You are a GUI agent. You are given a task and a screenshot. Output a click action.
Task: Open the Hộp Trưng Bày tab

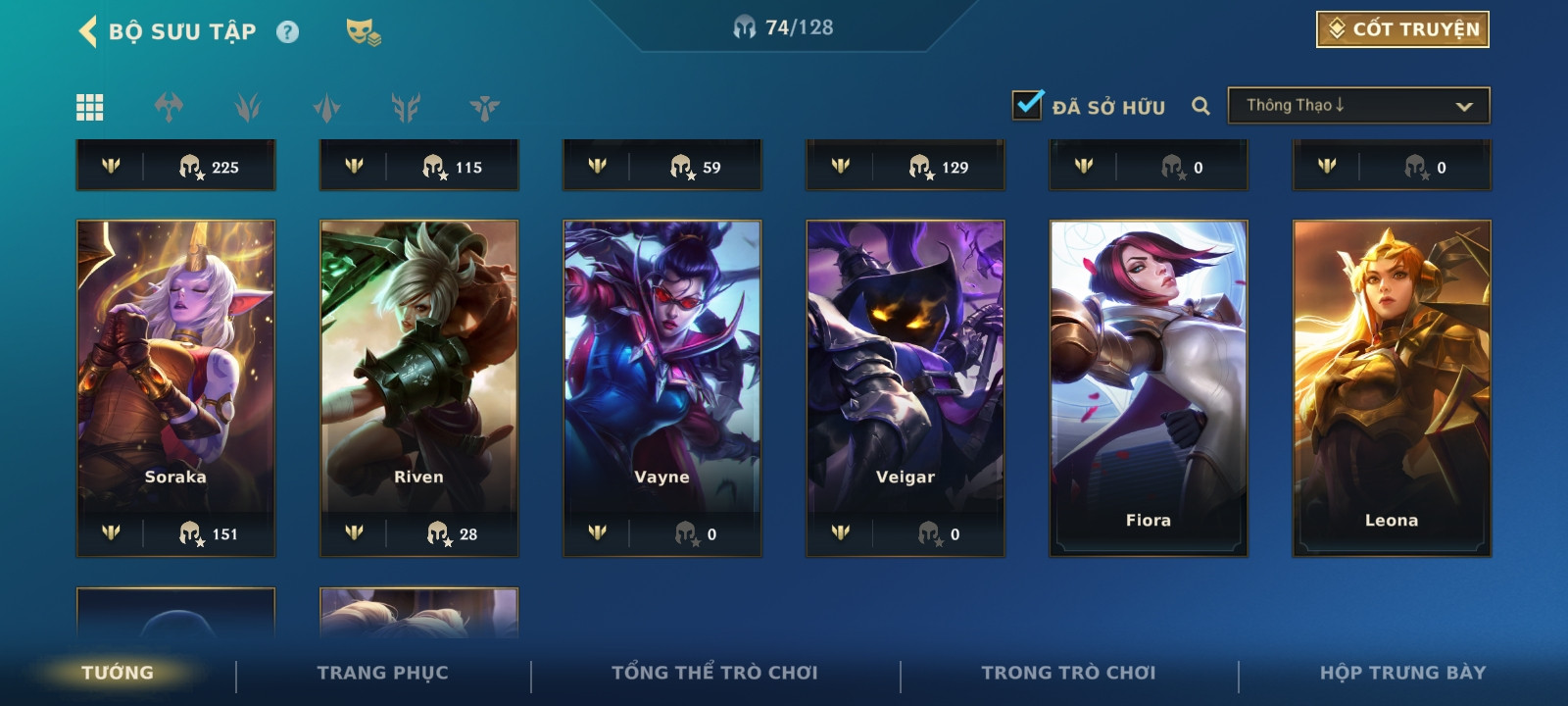[1402, 673]
